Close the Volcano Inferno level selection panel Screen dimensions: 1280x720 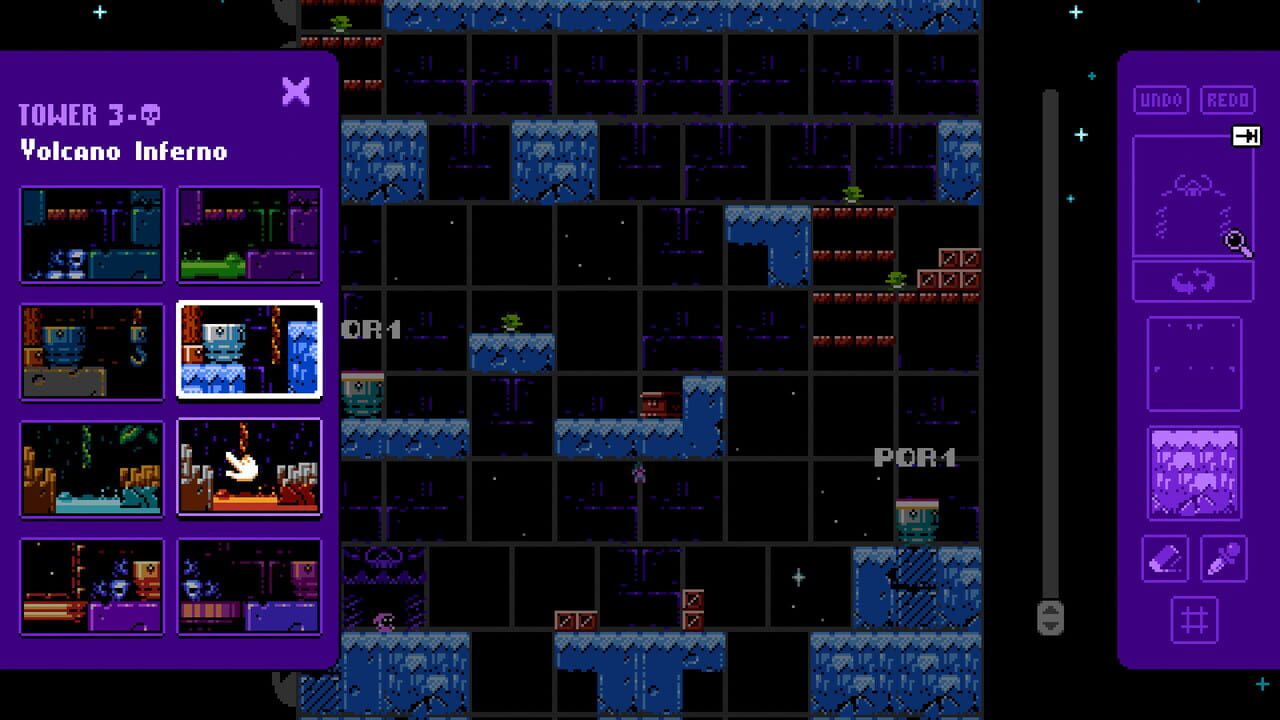tap(297, 92)
